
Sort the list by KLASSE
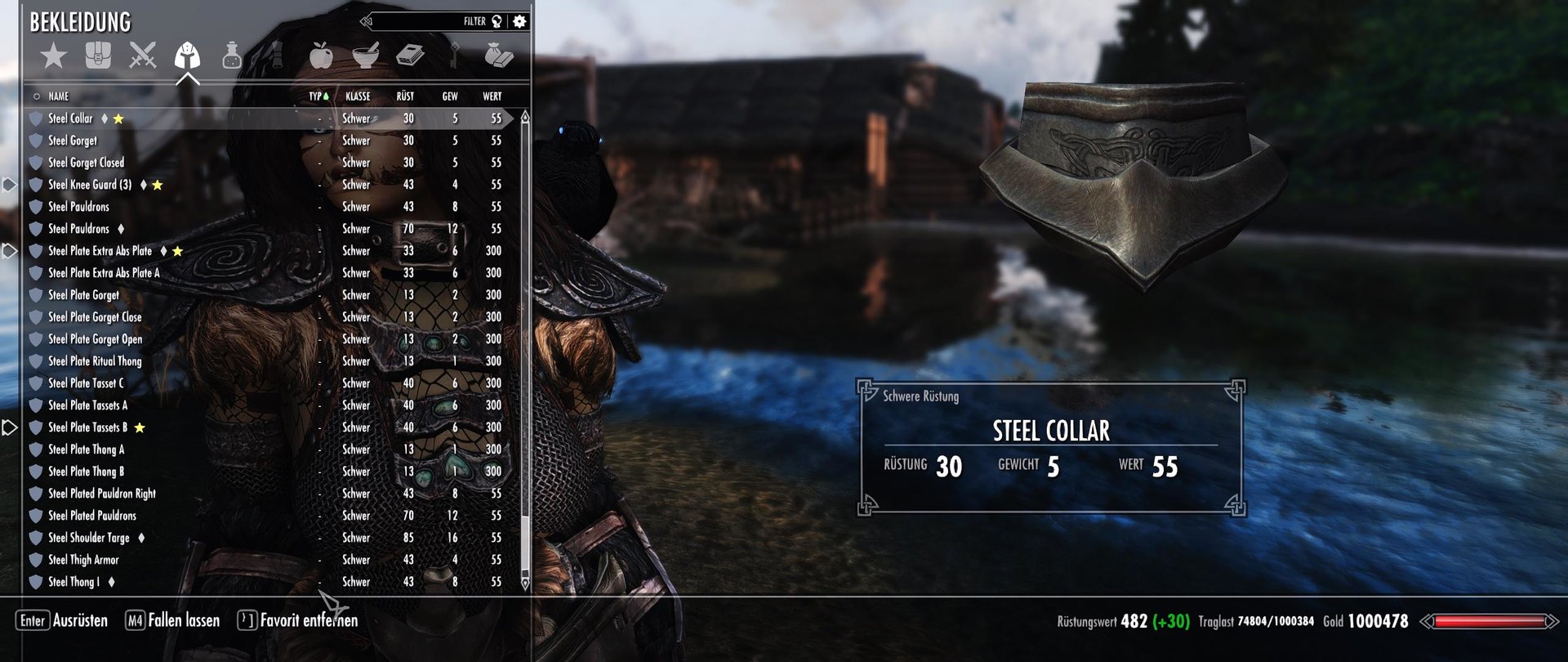pos(358,96)
